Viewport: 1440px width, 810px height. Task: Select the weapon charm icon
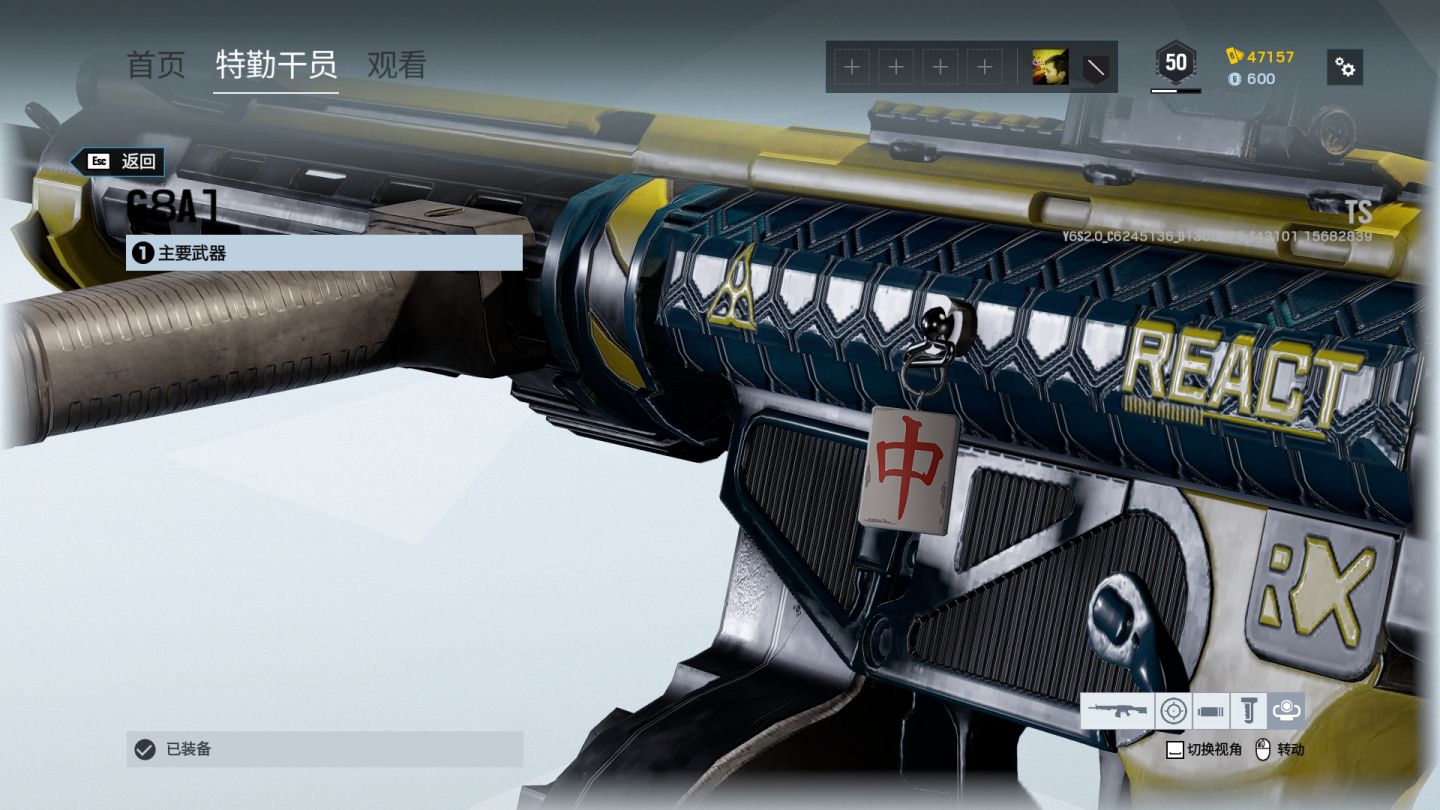point(1286,711)
